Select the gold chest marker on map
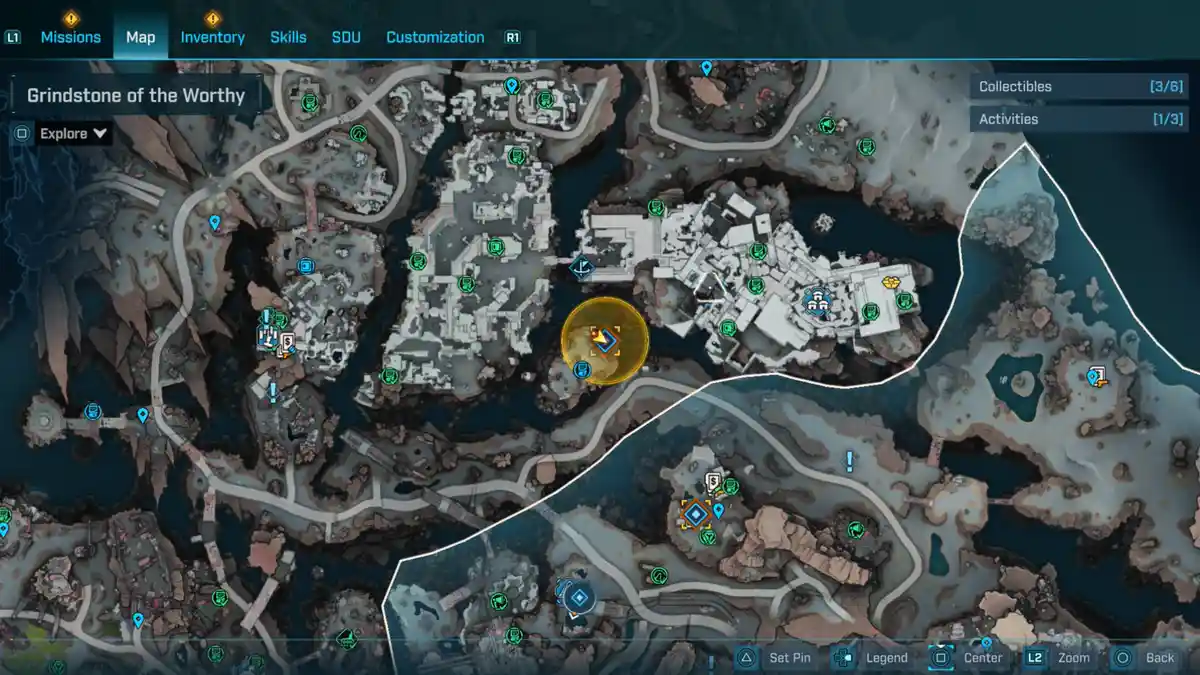Screen dimensions: 1200x675 point(893,283)
